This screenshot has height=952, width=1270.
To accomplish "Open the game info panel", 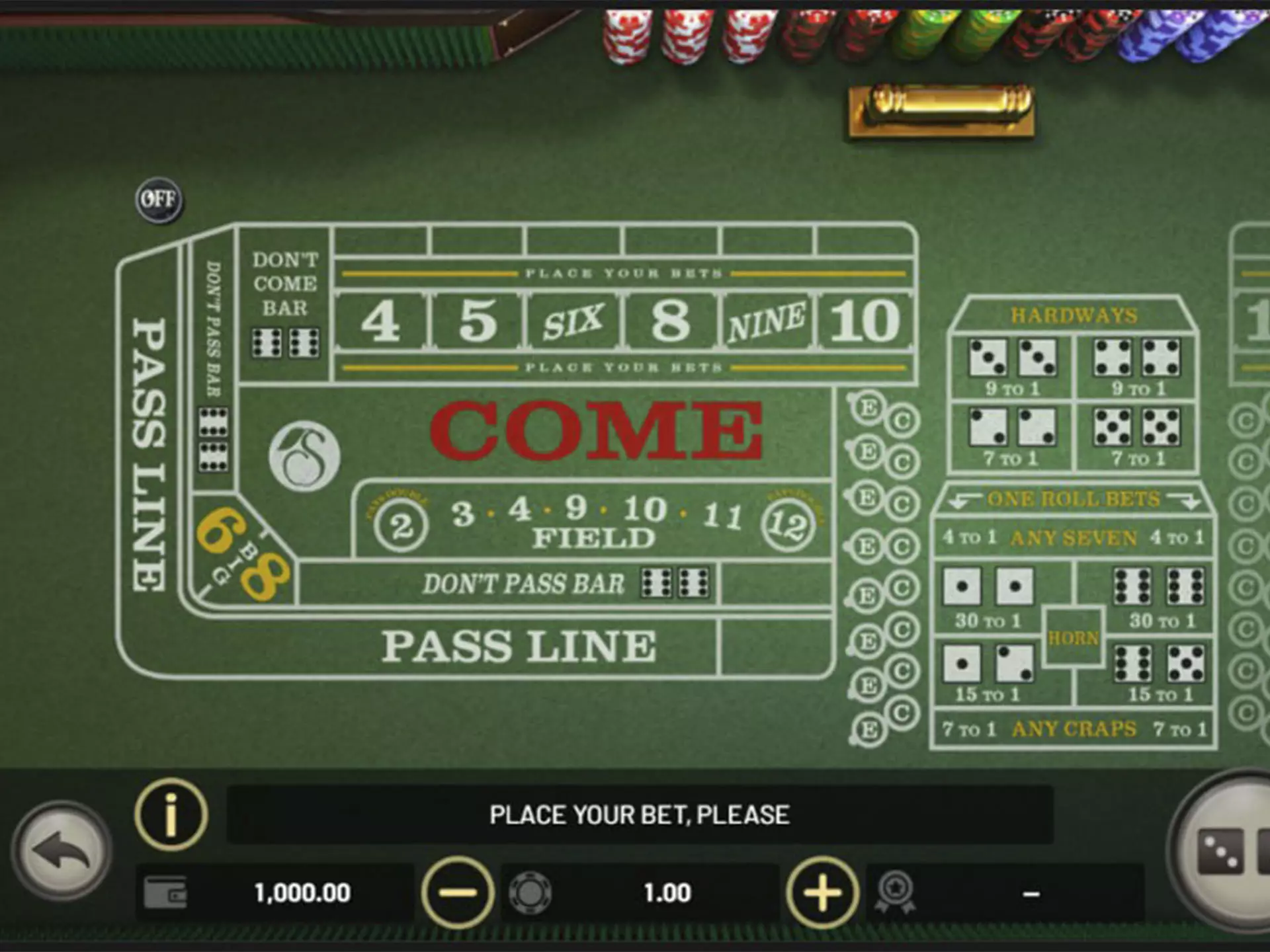I will (x=171, y=814).
